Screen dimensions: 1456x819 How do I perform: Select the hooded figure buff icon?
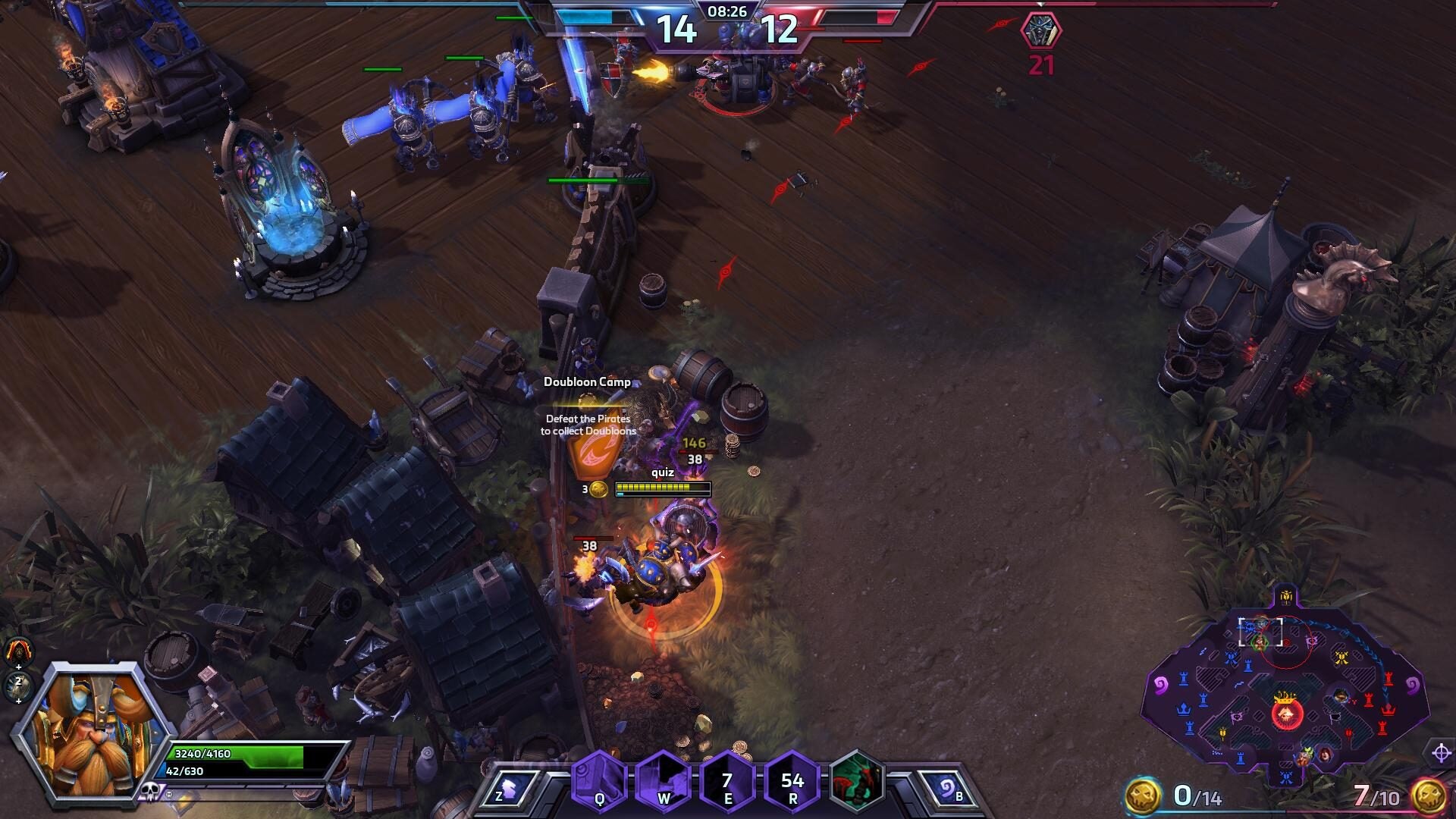[x=18, y=651]
